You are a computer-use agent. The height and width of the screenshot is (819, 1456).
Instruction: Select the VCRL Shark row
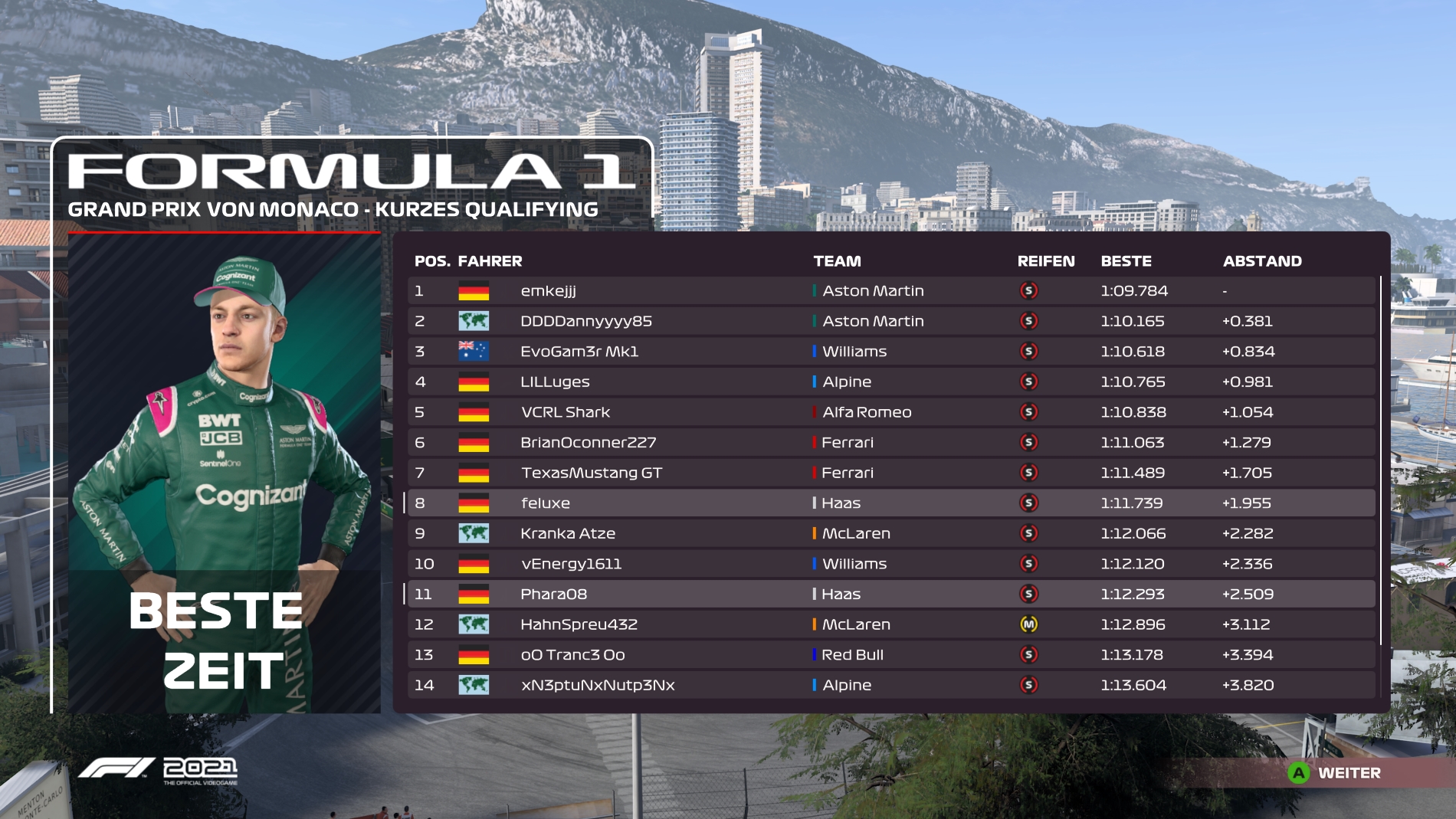(889, 412)
